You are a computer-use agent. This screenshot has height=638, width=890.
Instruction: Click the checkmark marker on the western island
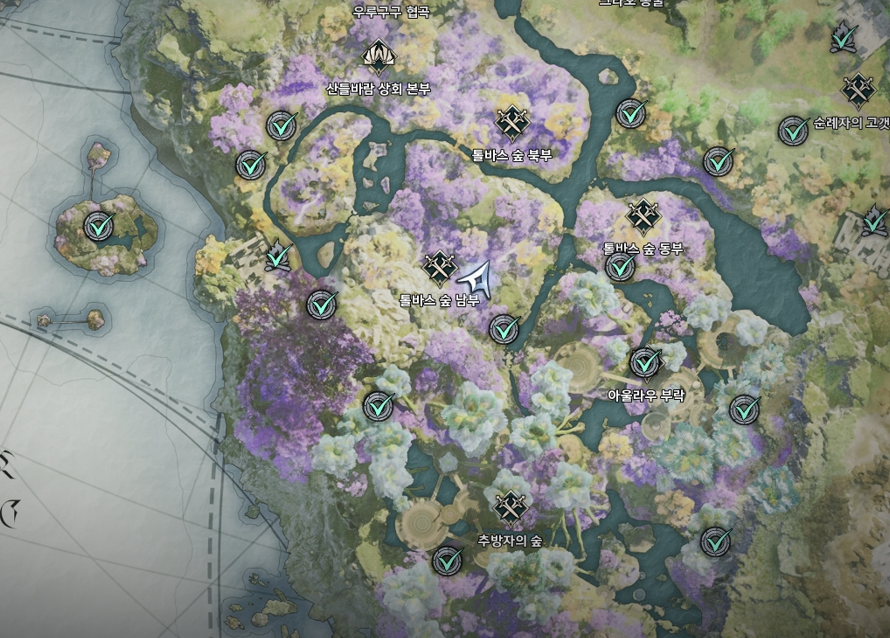point(98,226)
